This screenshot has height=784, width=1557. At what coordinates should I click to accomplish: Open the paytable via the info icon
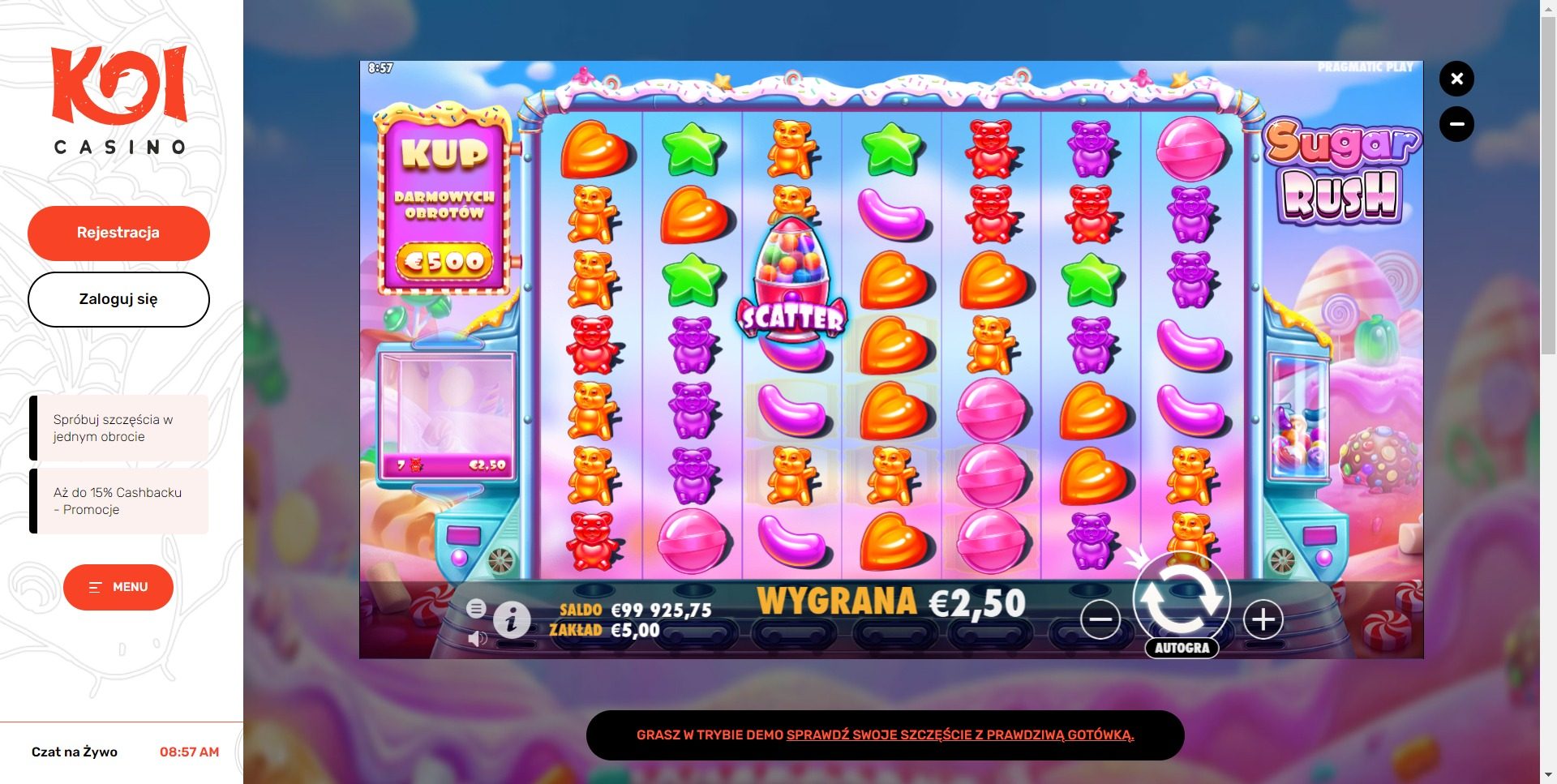coord(511,620)
